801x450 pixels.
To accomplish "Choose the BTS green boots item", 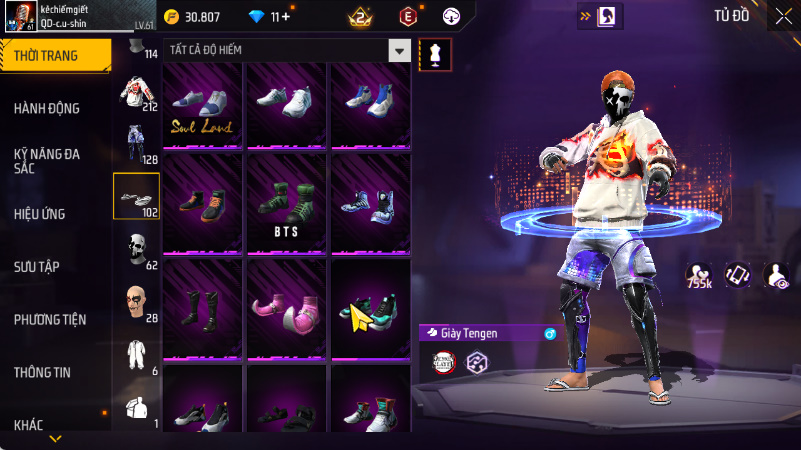I will [x=287, y=202].
